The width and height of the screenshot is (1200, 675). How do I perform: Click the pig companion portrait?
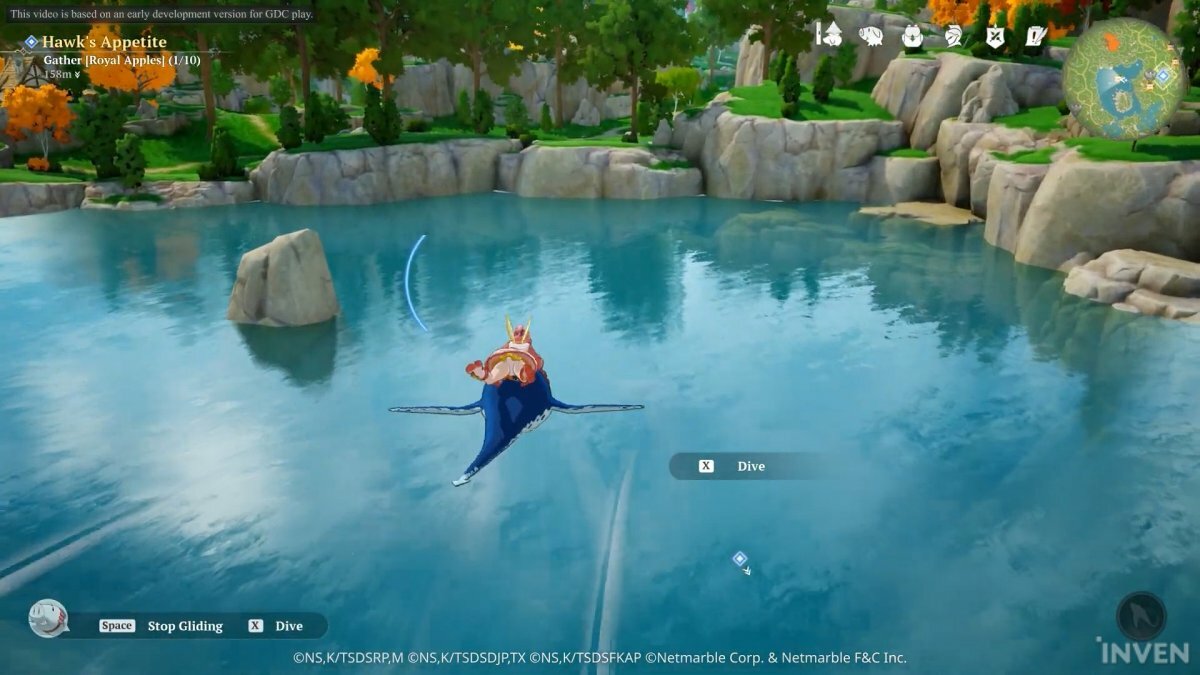coord(48,618)
